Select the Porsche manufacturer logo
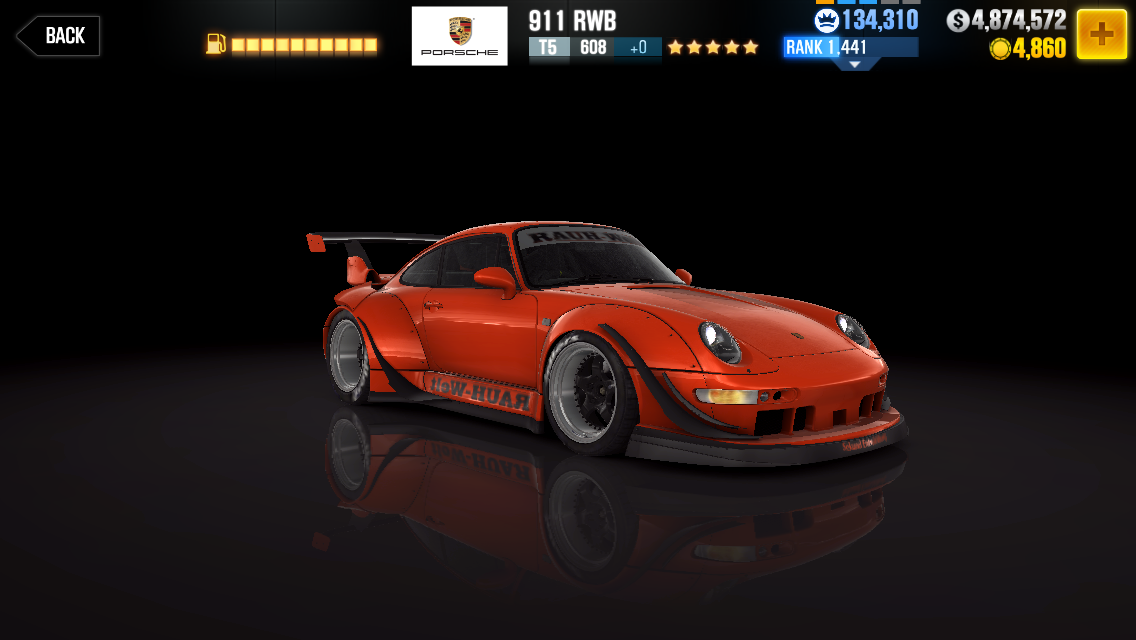Image resolution: width=1136 pixels, height=640 pixels. [459, 37]
